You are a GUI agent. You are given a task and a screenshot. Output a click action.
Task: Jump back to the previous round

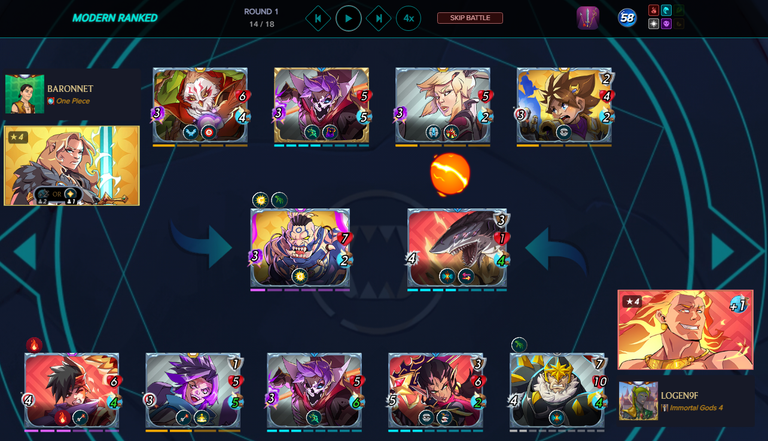[317, 18]
